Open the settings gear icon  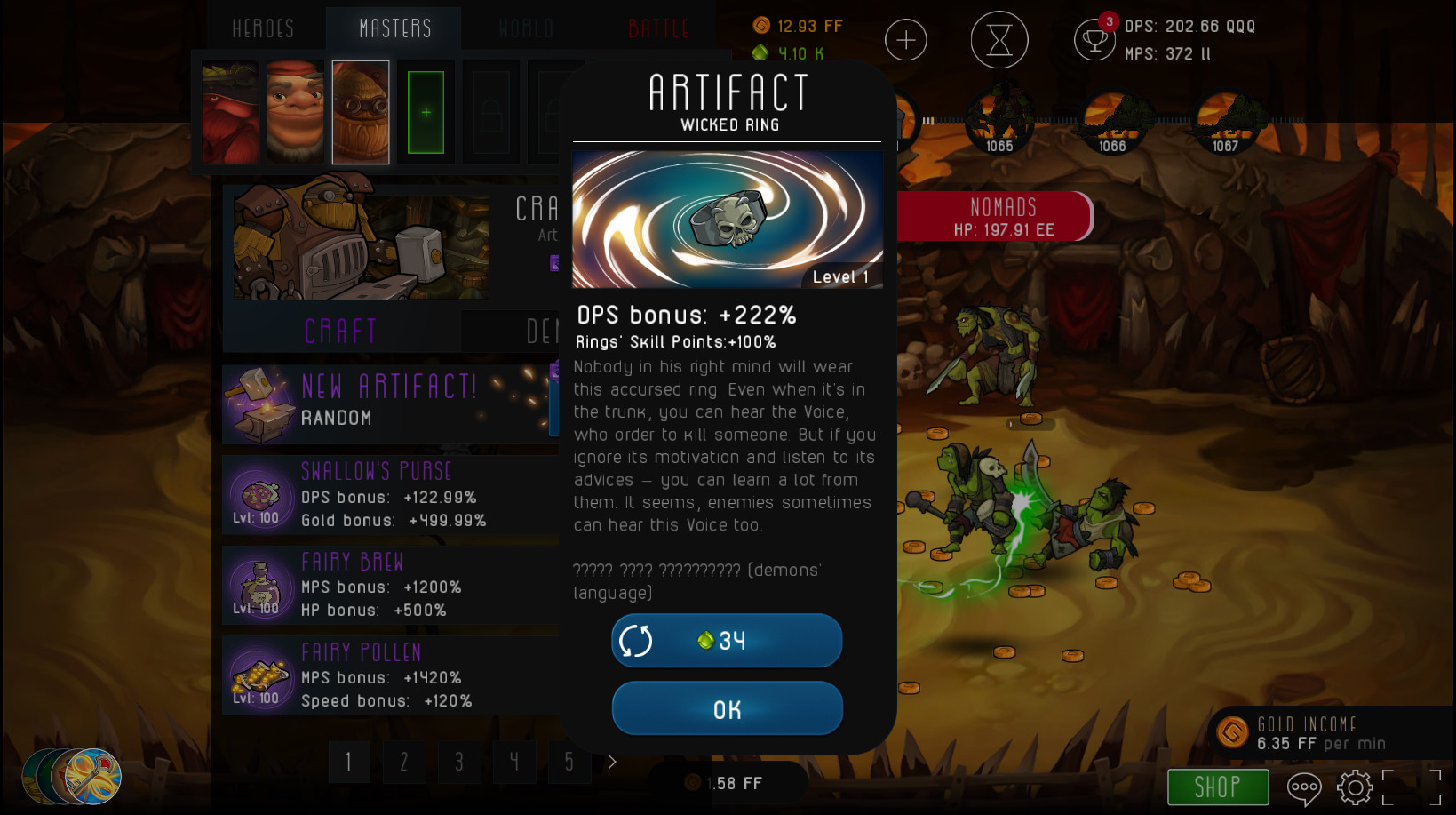coord(1354,787)
